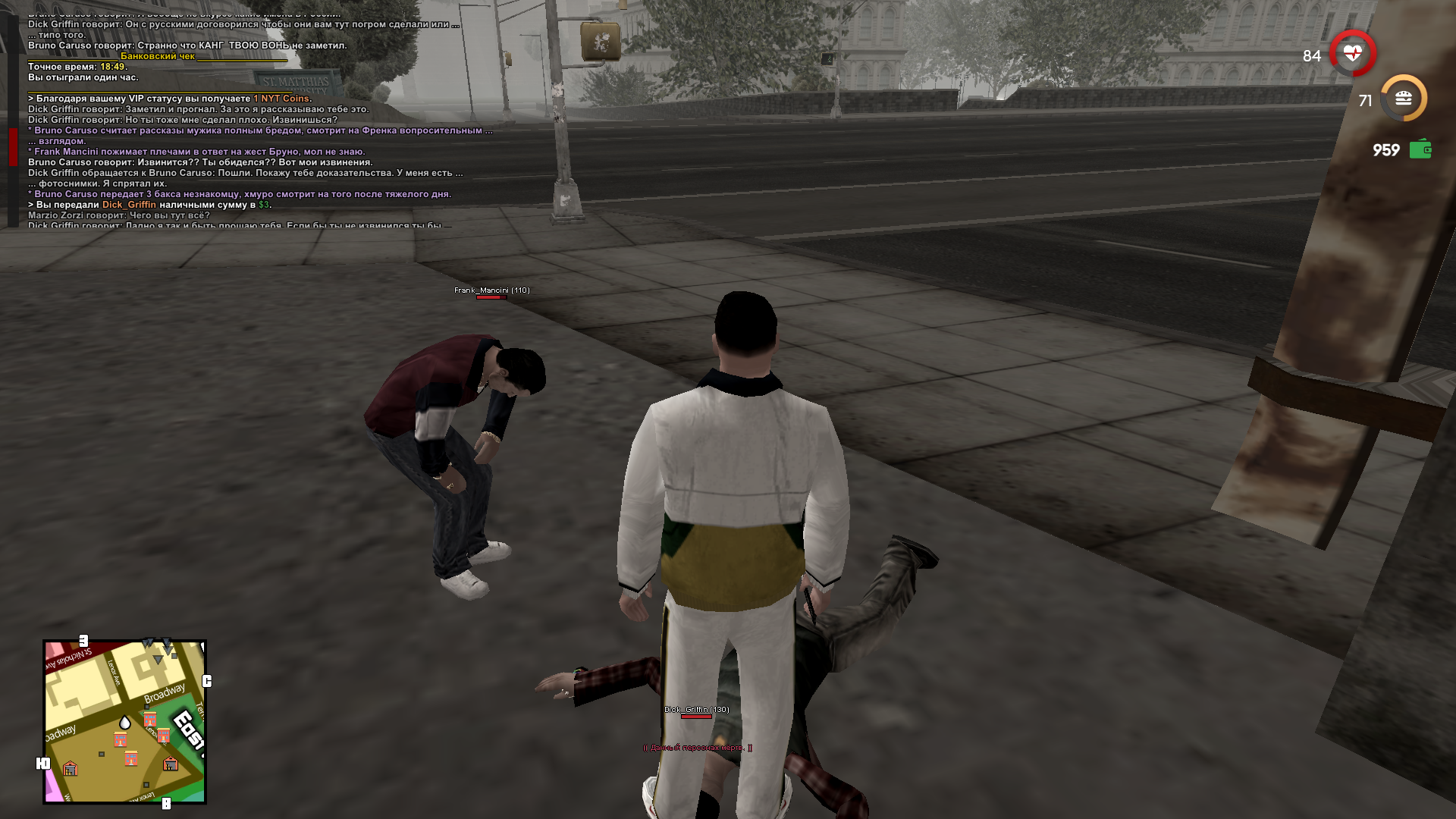Click the С compass letter on the minimap

207,679
